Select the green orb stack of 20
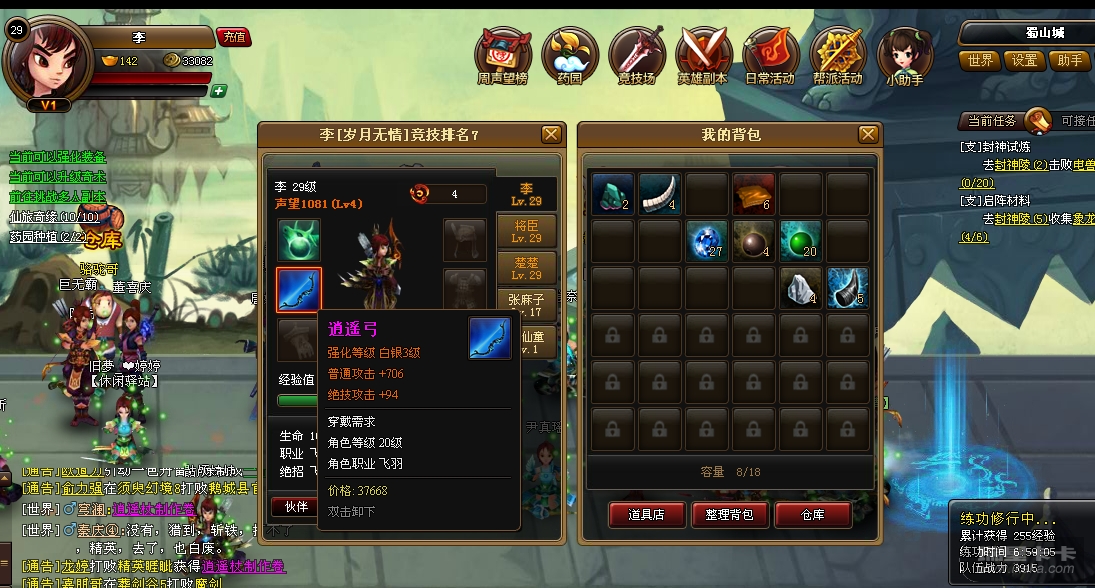 [800, 241]
